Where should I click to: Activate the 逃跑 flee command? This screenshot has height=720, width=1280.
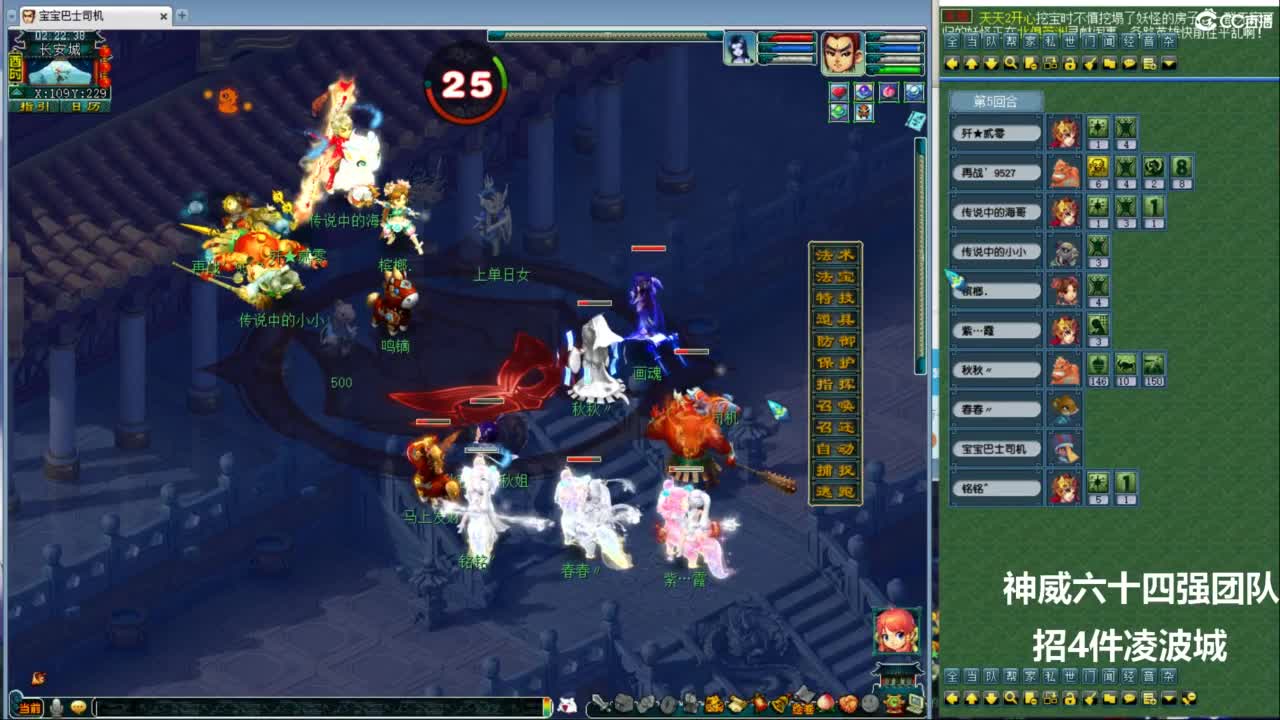(x=835, y=490)
